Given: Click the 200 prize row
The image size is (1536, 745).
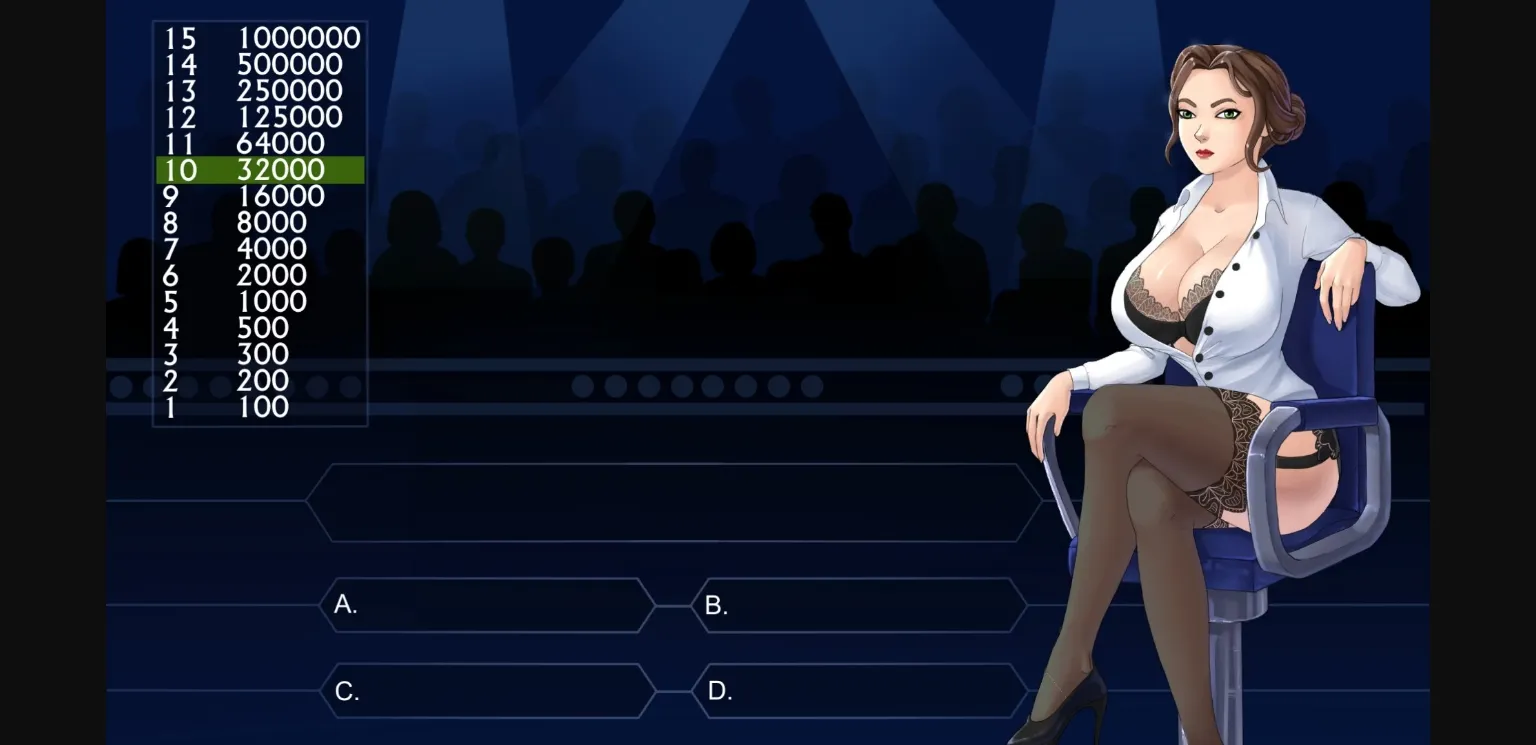Looking at the screenshot, I should point(258,381).
